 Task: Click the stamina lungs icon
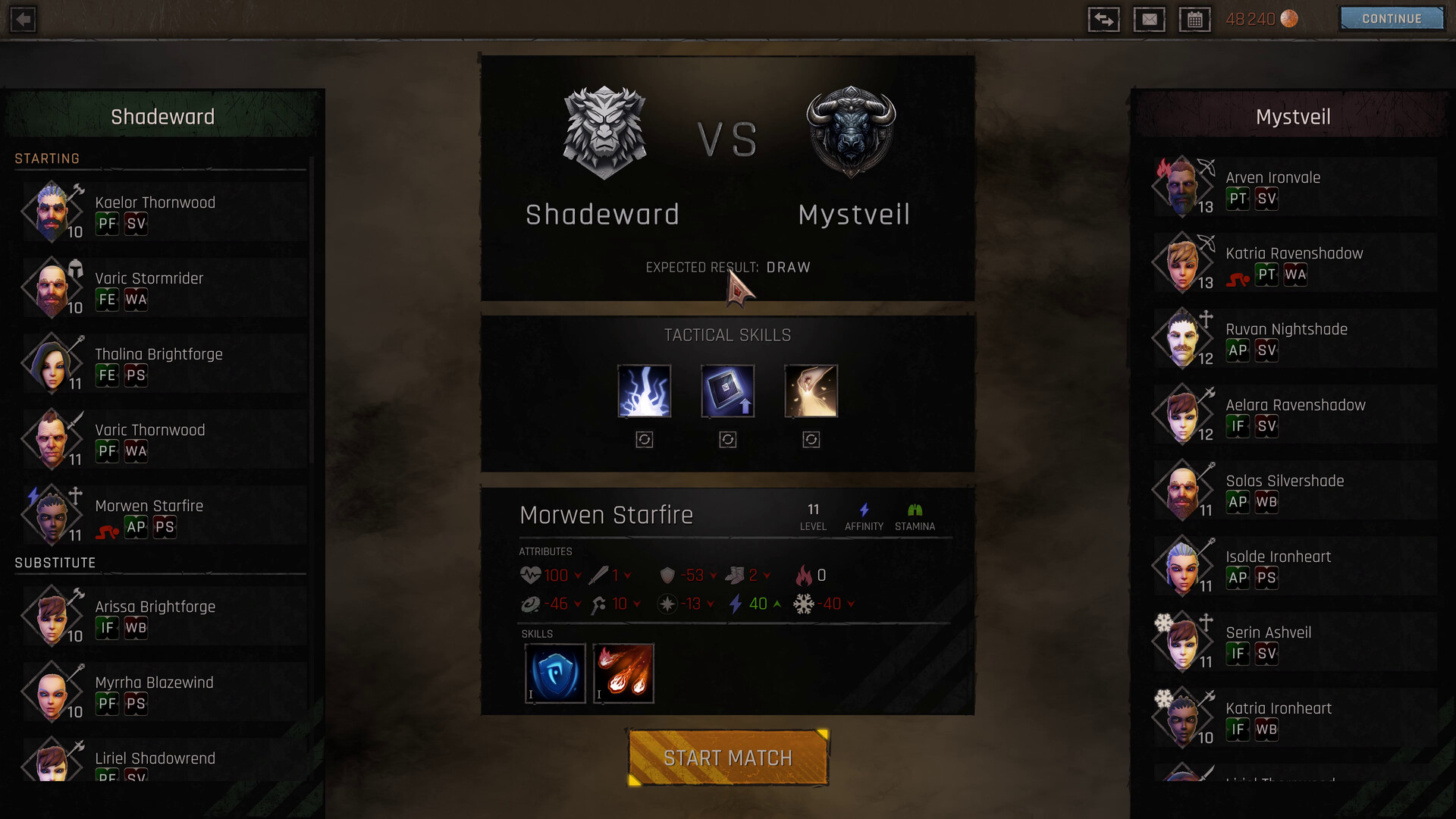click(x=915, y=510)
